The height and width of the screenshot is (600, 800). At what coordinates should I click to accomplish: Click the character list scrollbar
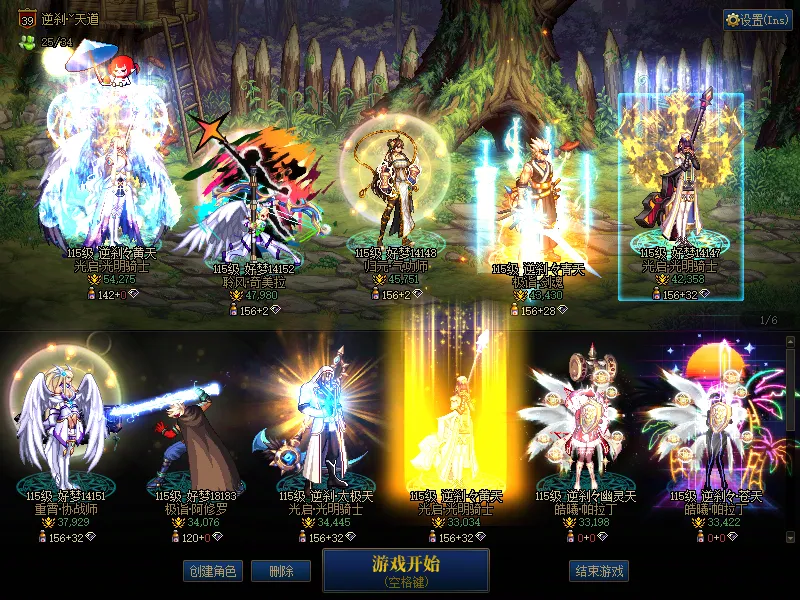pos(791,400)
